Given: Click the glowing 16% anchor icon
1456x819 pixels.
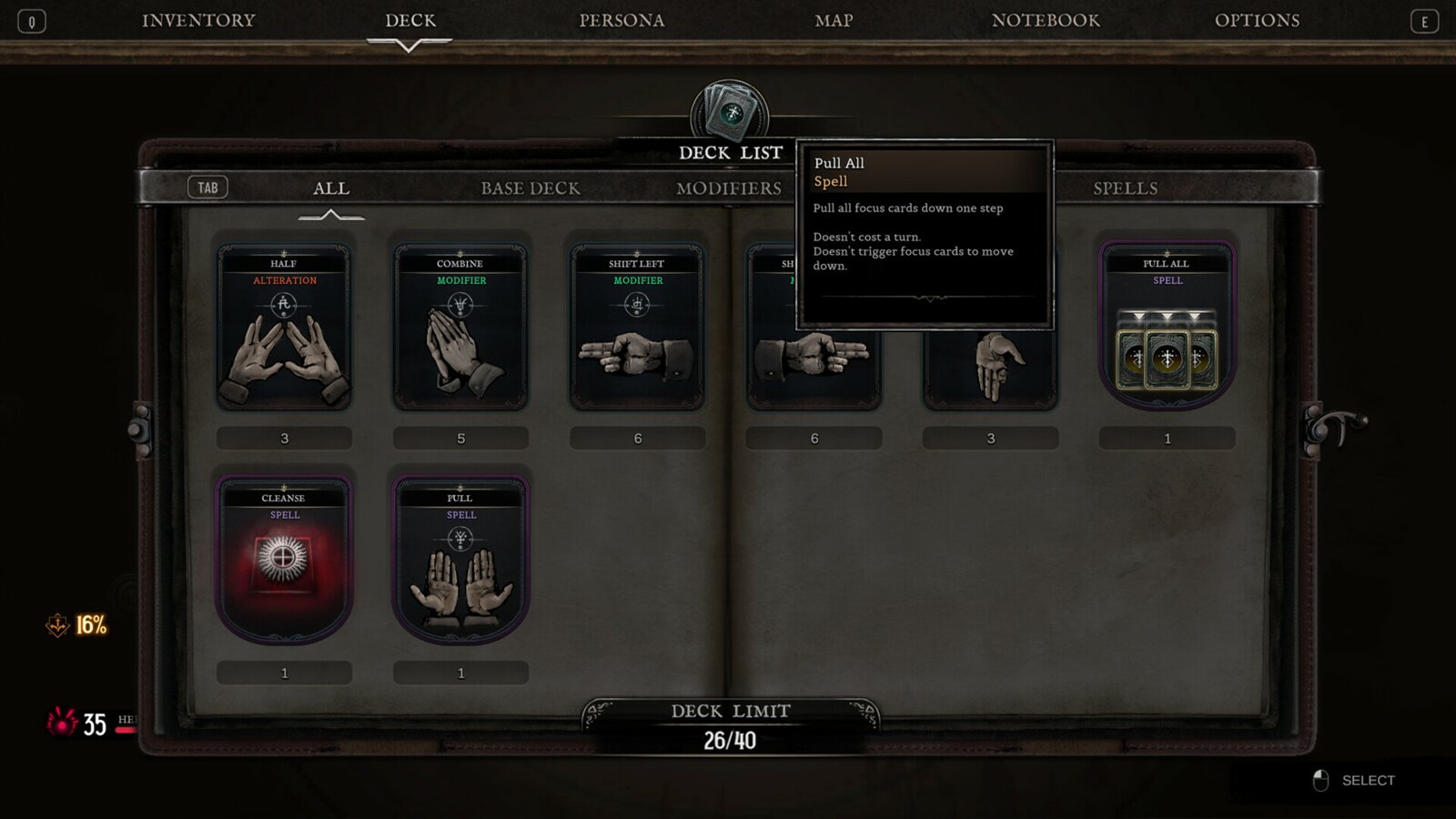Looking at the screenshot, I should click(58, 626).
